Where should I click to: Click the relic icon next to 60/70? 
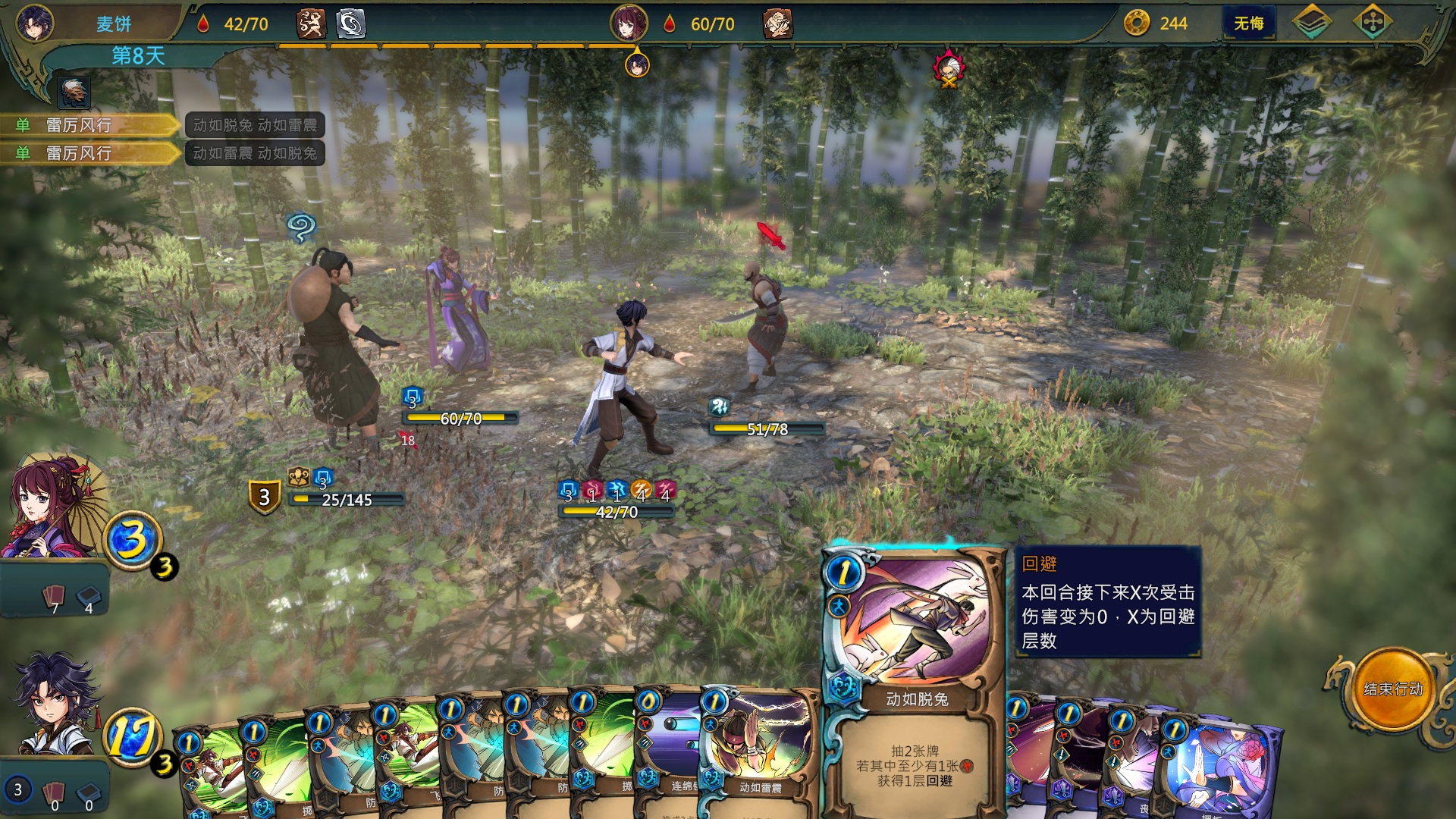point(777,24)
